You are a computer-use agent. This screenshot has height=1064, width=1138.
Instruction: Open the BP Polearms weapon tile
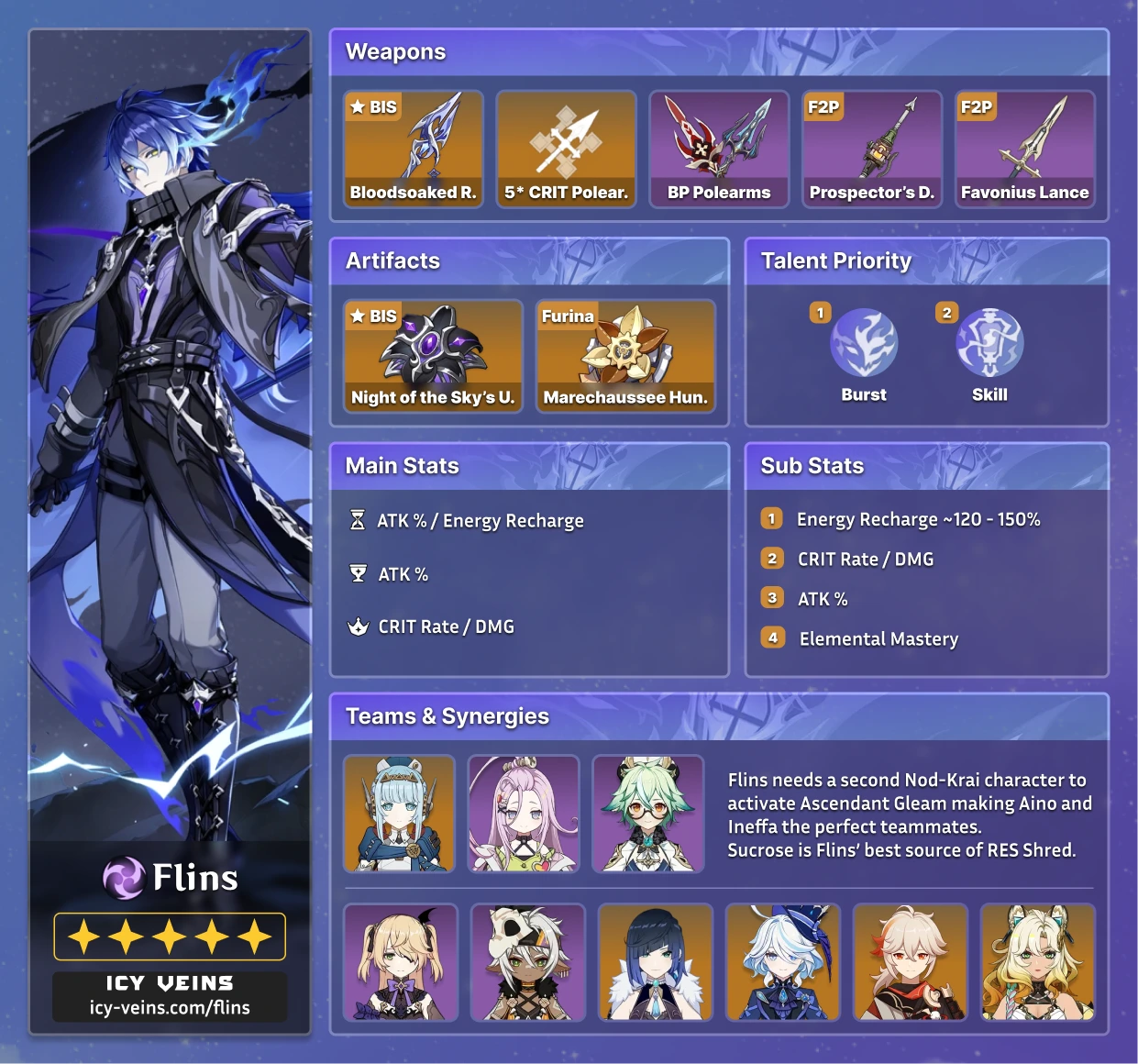719,149
